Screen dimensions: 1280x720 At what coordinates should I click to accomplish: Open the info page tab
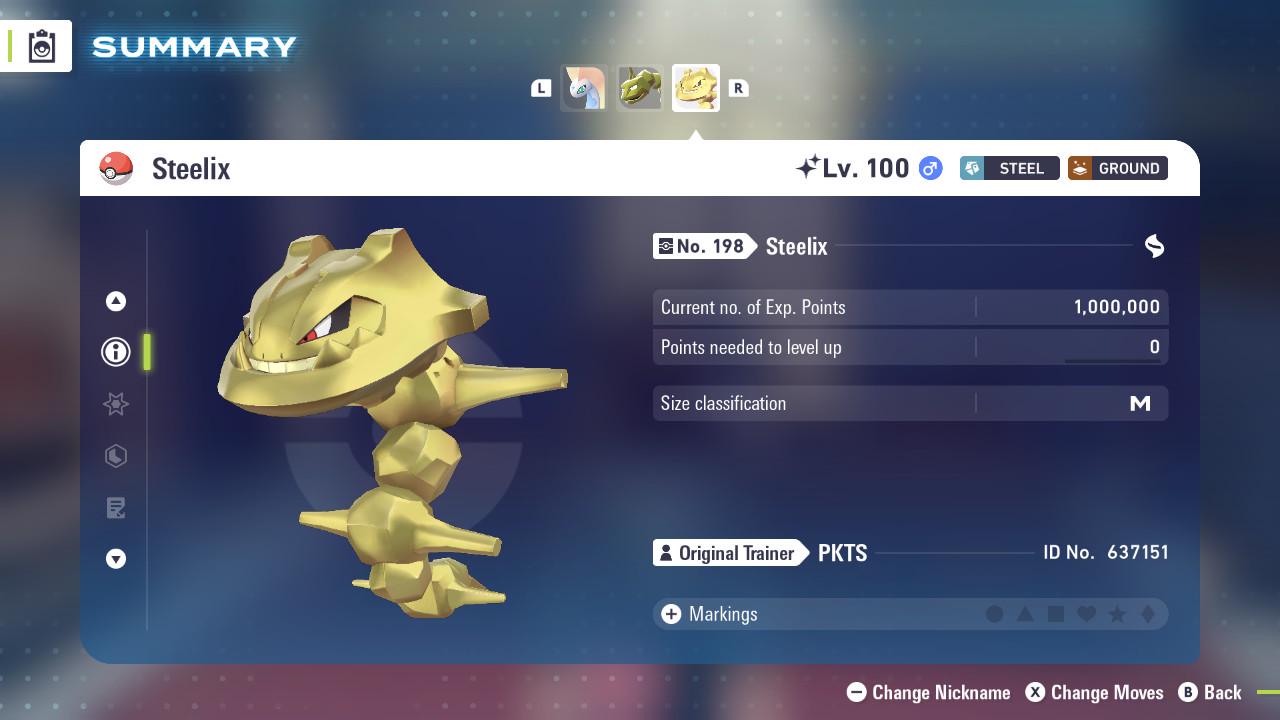point(116,352)
